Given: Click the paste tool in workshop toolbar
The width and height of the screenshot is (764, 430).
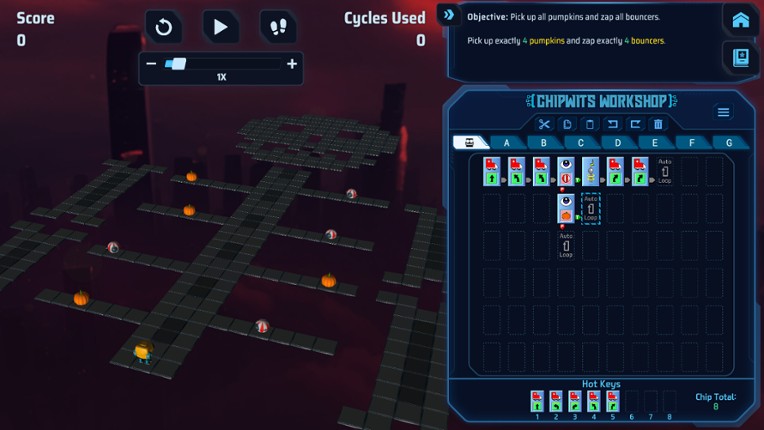Looking at the screenshot, I should (x=590, y=125).
